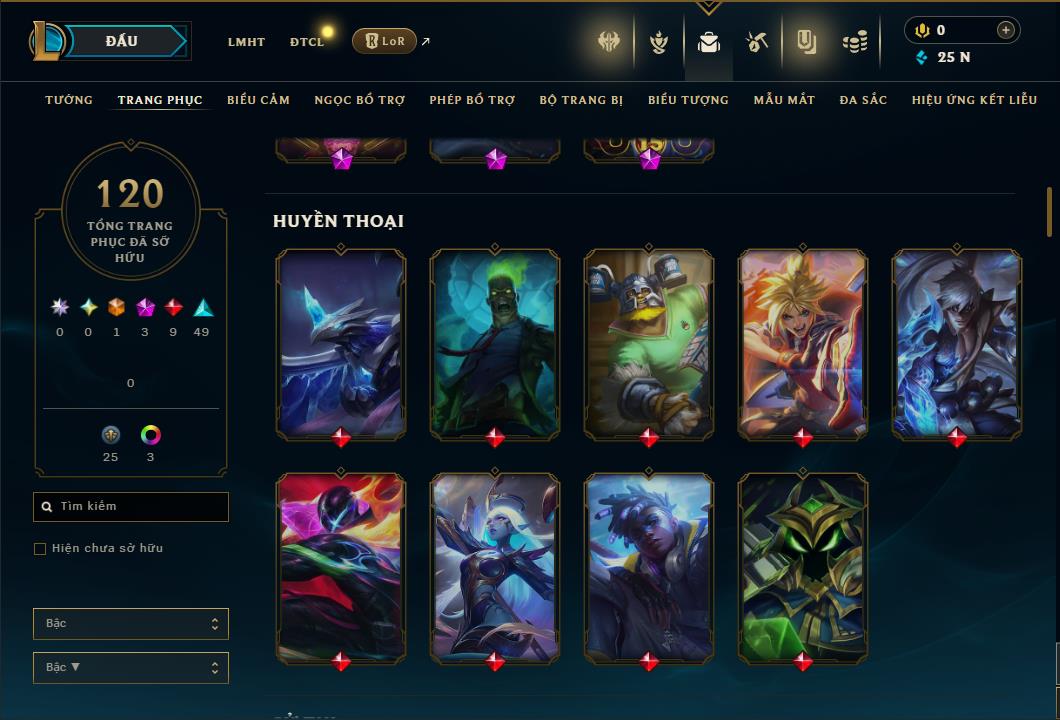Switch to the MẪU MẮT tab

(x=784, y=100)
